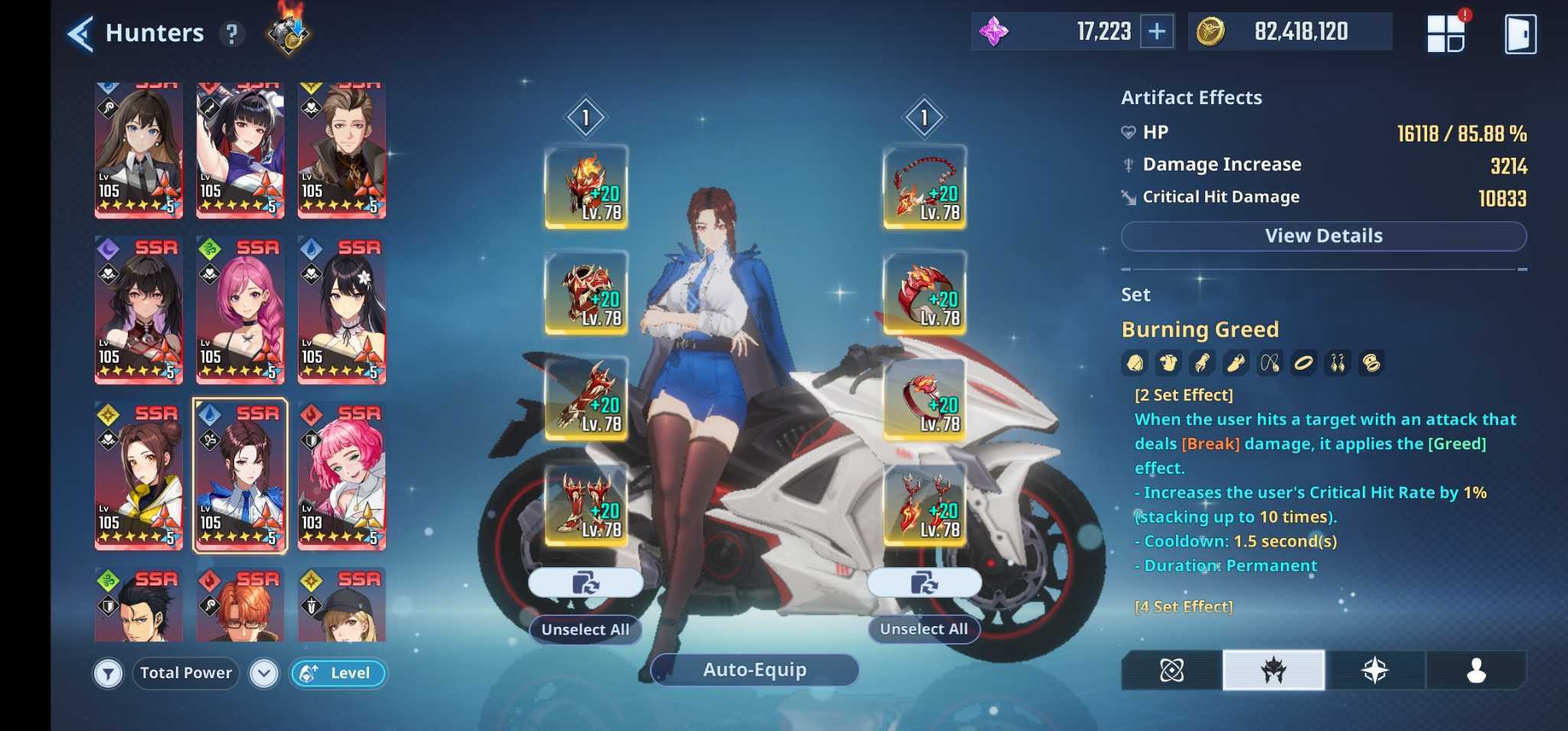This screenshot has width=1568, height=731.
Task: Toggle the Level sort button
Action: point(338,673)
